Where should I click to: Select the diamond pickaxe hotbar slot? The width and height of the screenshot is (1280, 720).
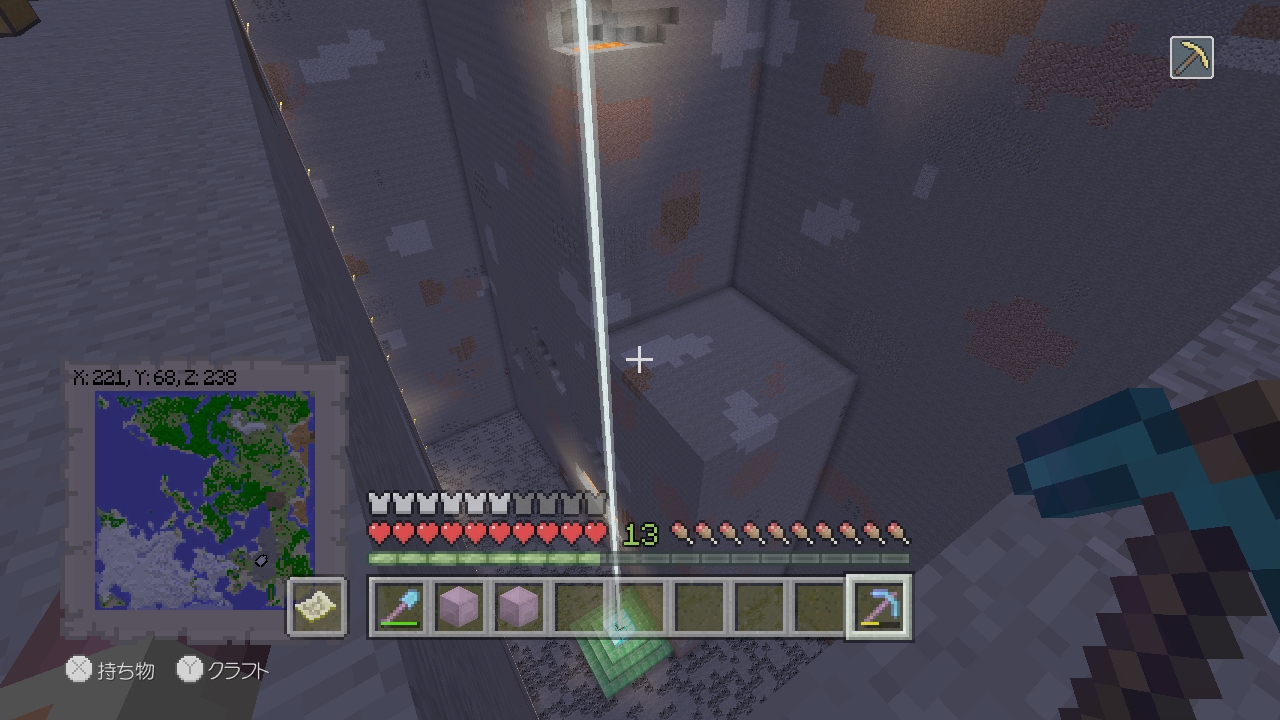click(878, 607)
